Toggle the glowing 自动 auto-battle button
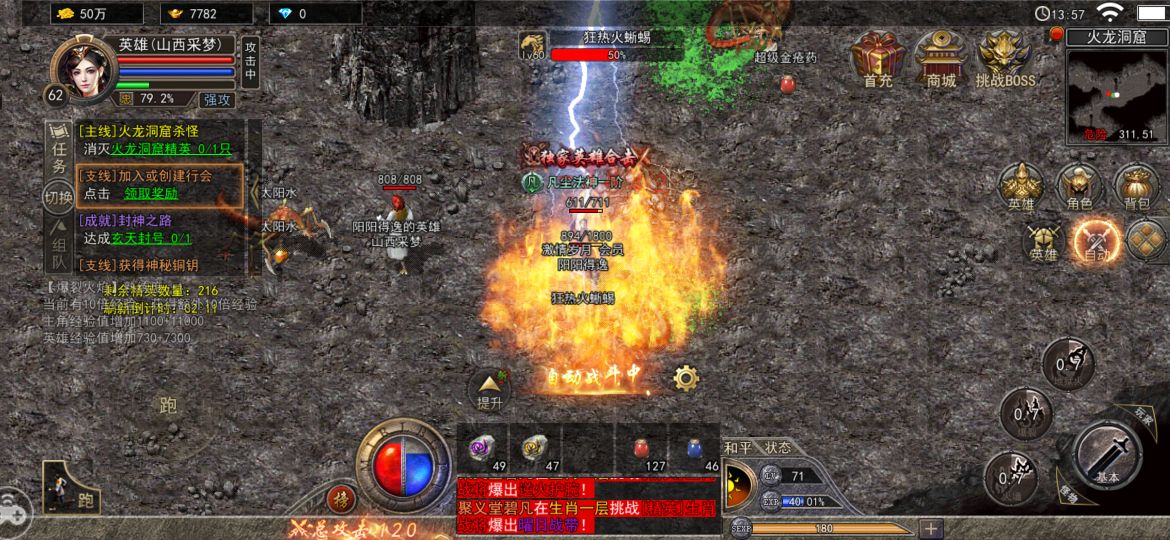Viewport: 1170px width, 540px height. [1094, 241]
